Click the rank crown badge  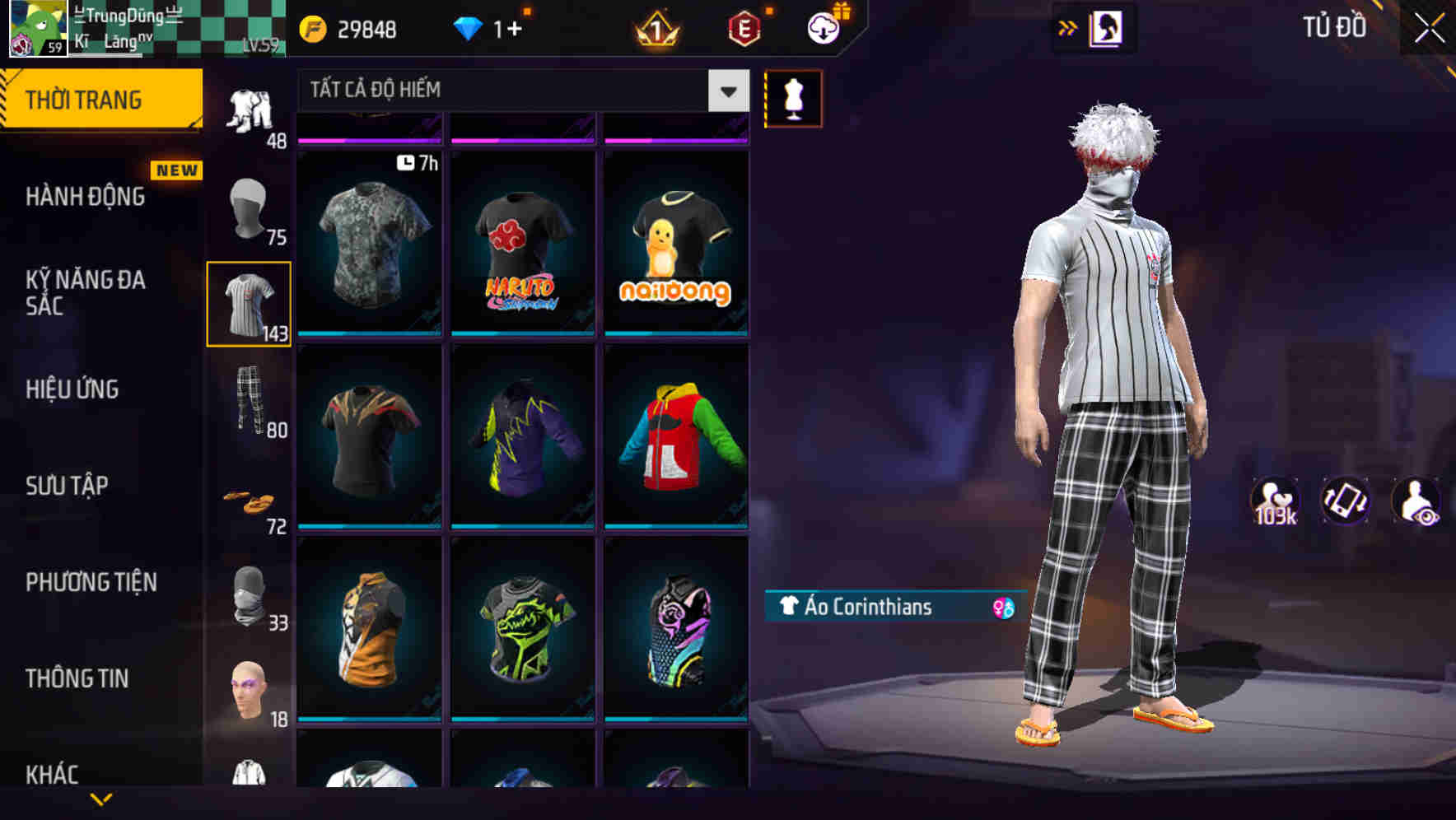point(655,30)
